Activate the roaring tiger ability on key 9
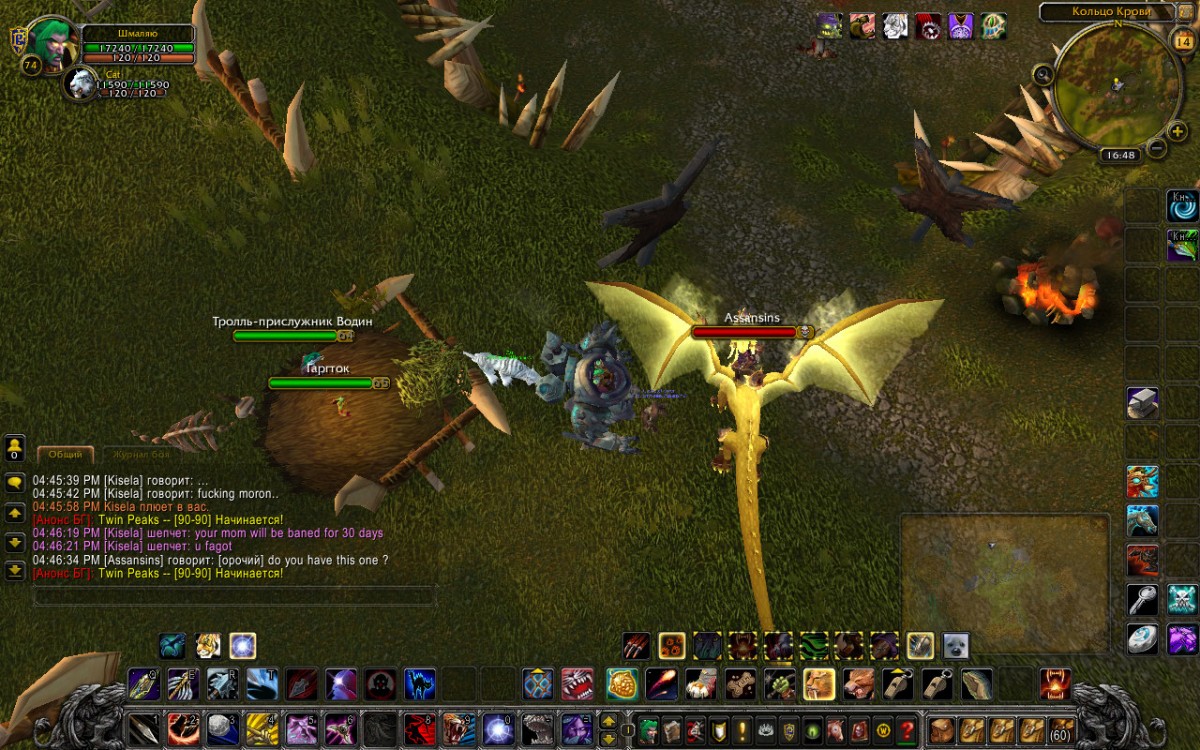Image resolution: width=1200 pixels, height=750 pixels. 458,729
